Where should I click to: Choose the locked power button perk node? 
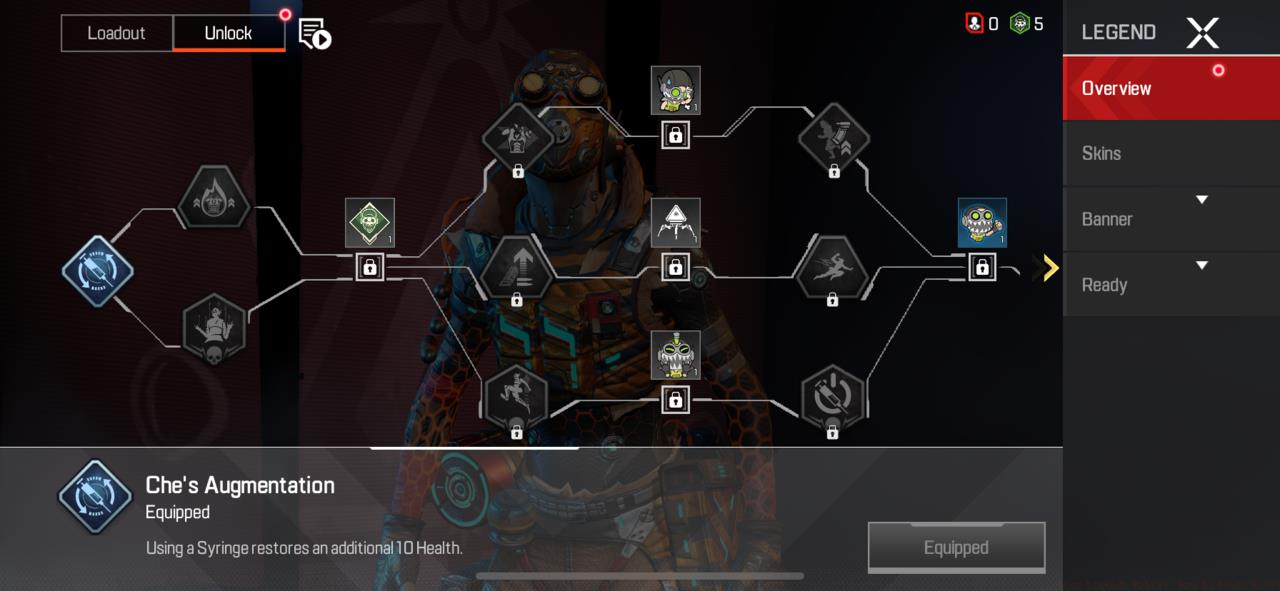tap(832, 397)
